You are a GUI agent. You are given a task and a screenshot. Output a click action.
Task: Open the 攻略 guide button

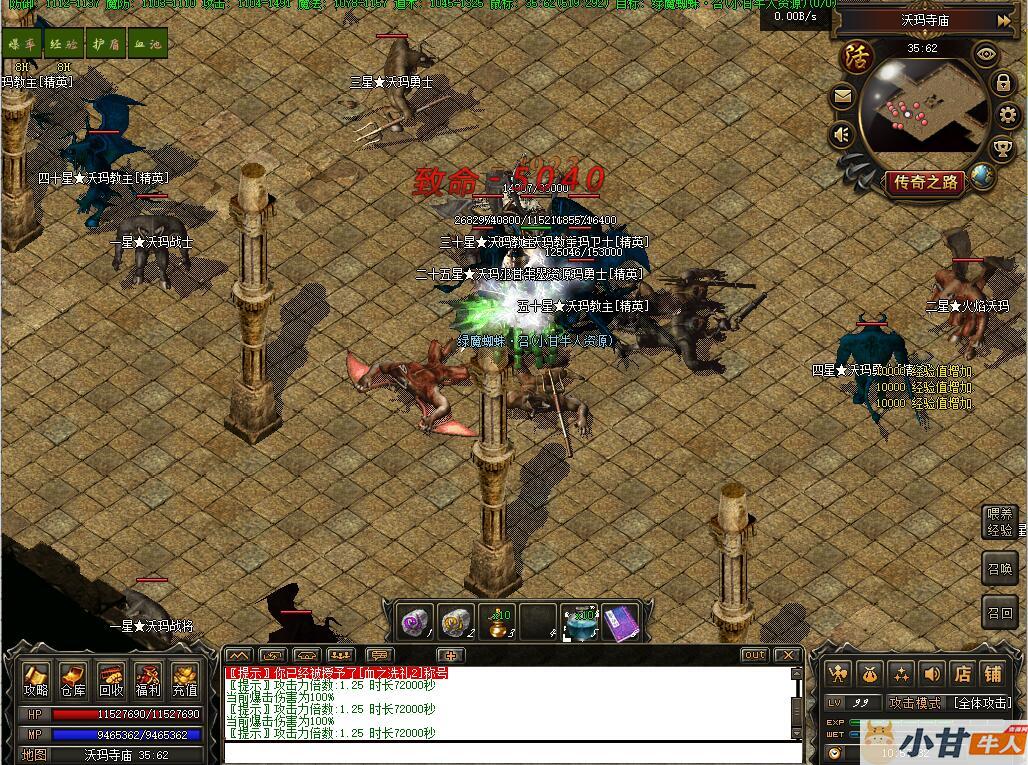pos(36,680)
